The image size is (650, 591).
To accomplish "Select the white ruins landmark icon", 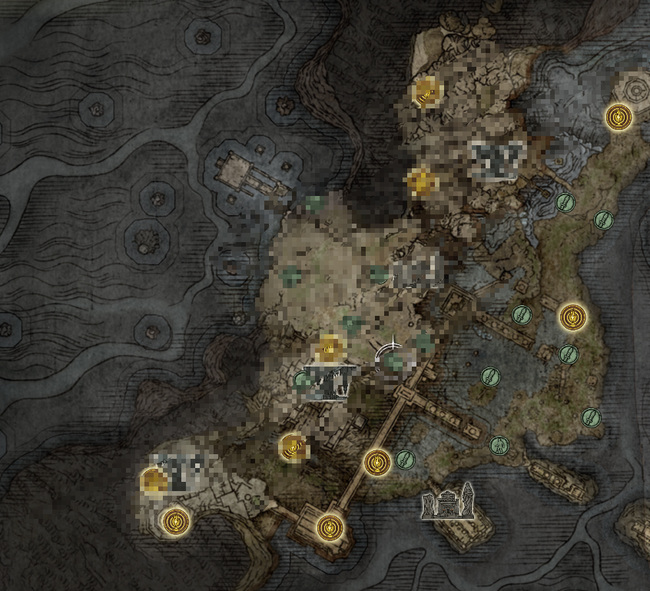I will (447, 500).
